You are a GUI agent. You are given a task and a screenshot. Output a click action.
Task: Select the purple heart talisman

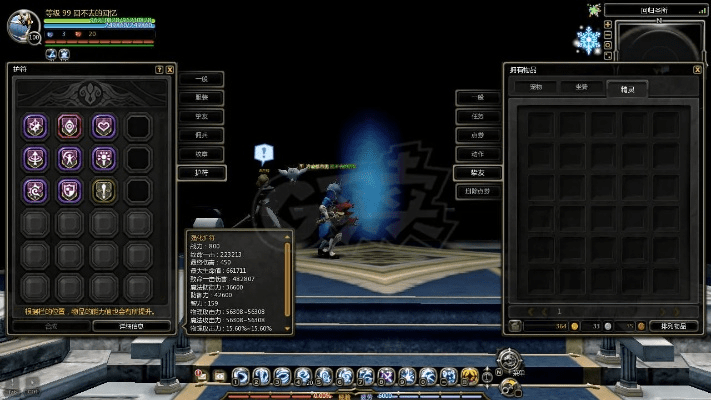(x=103, y=126)
